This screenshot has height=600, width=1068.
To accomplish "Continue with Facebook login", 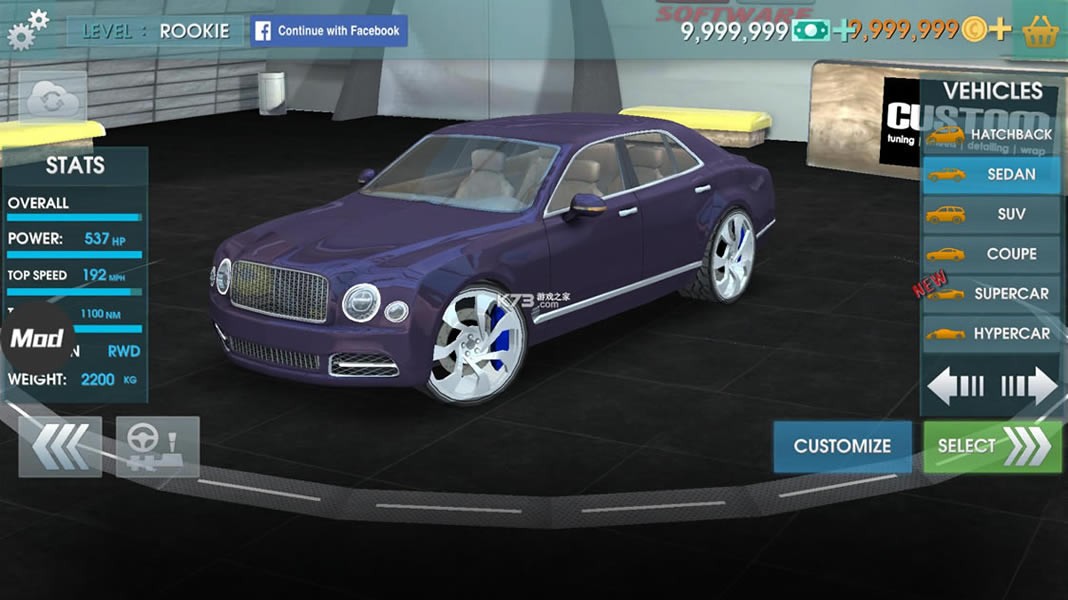I will [x=329, y=31].
